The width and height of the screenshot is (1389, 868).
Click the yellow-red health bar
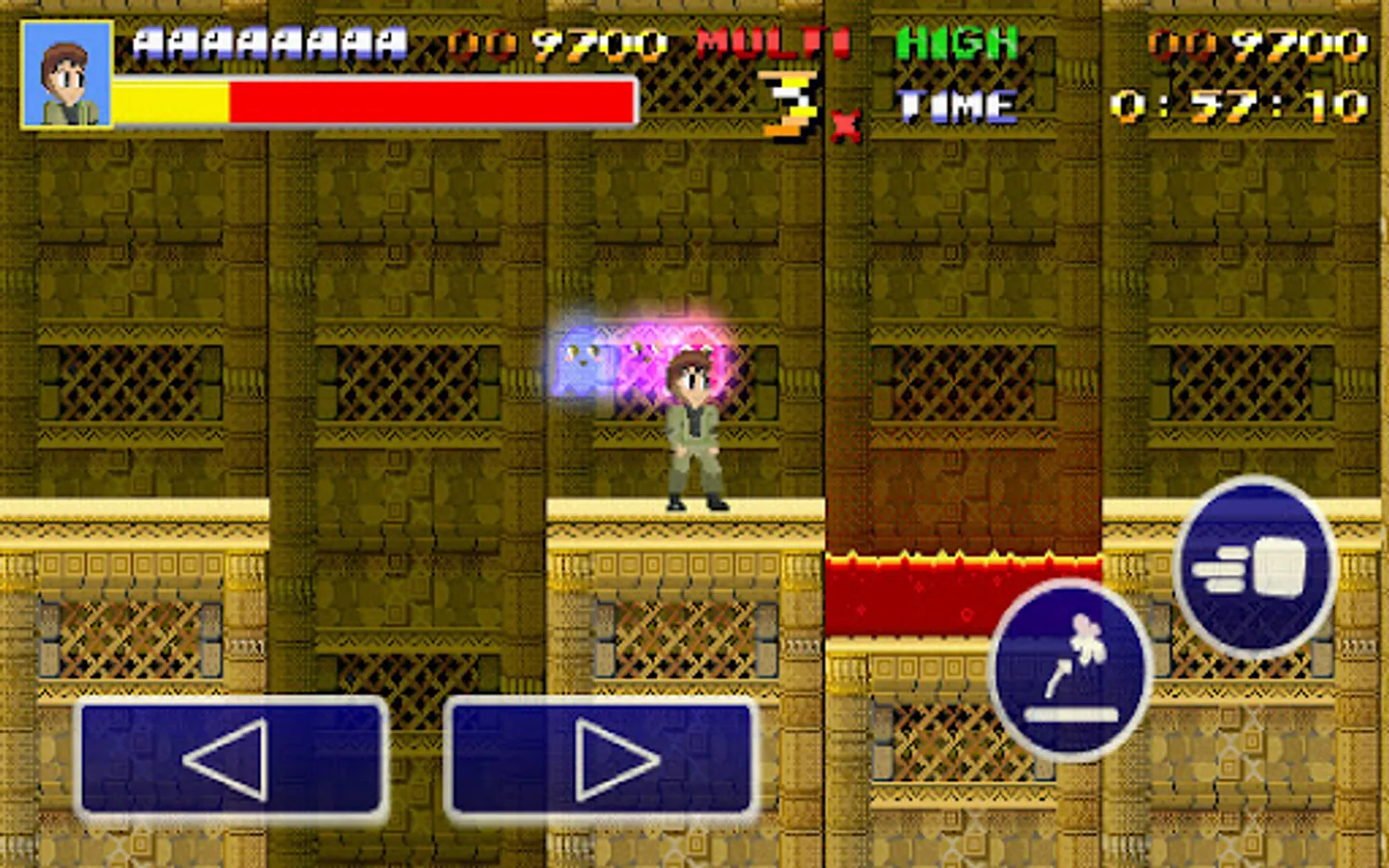[x=371, y=99]
